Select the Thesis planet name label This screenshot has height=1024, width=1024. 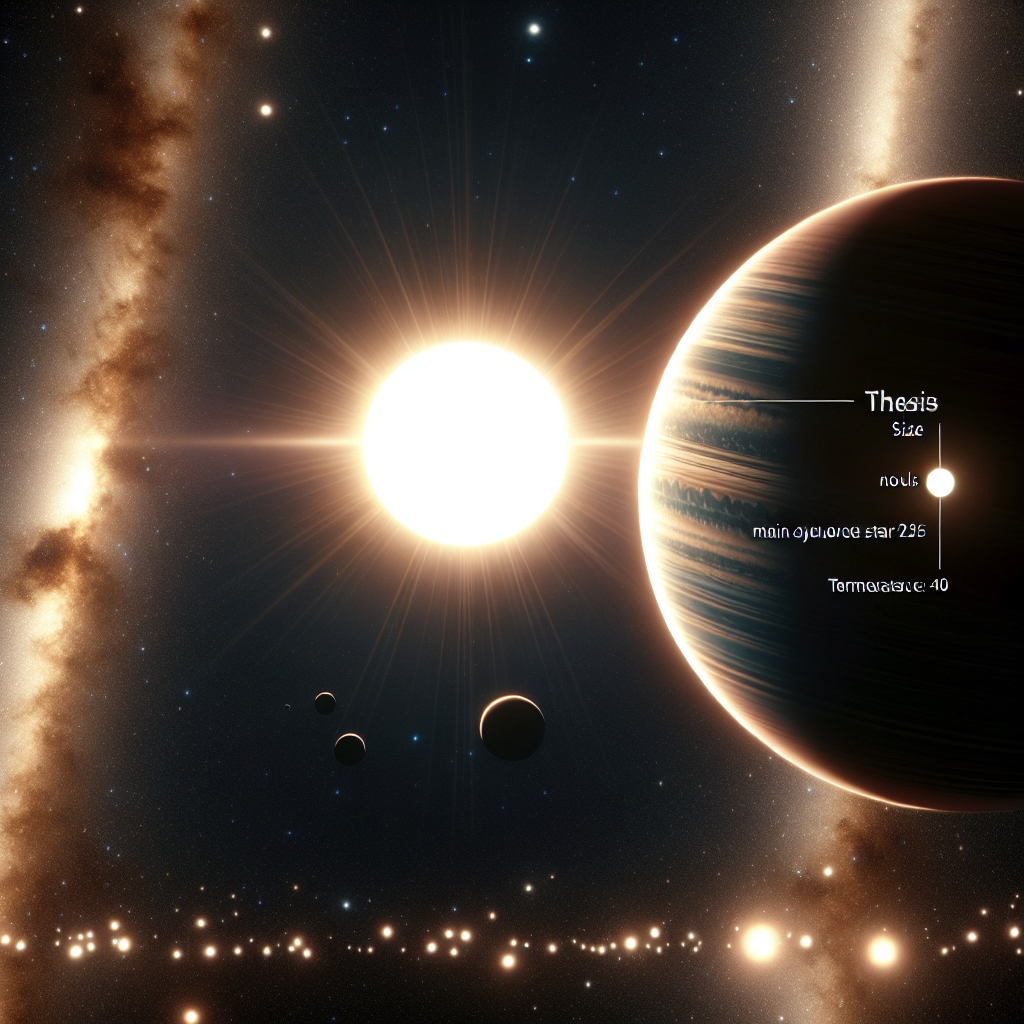[x=900, y=403]
